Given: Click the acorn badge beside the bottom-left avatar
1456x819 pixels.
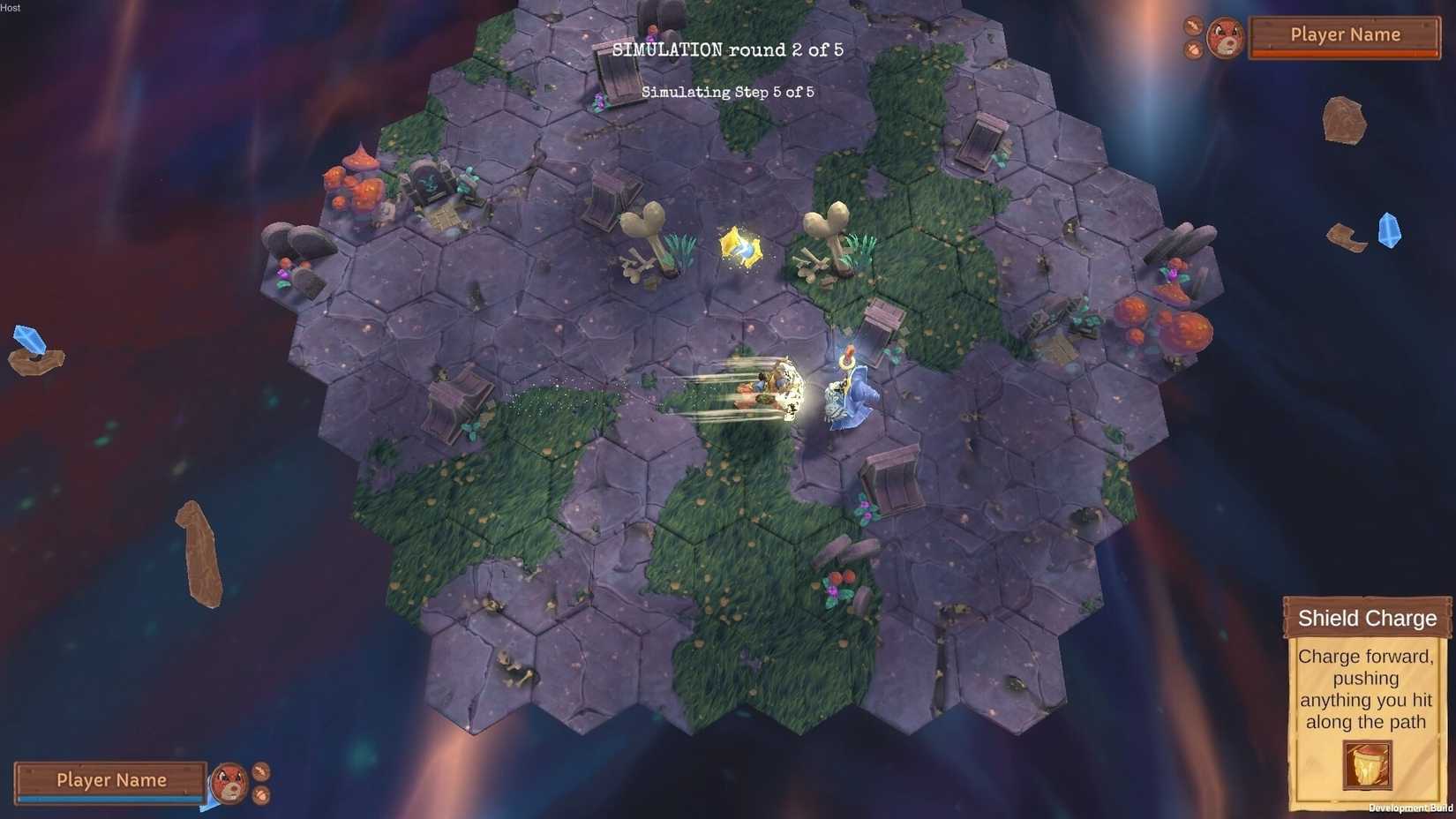Looking at the screenshot, I should pos(261,795).
